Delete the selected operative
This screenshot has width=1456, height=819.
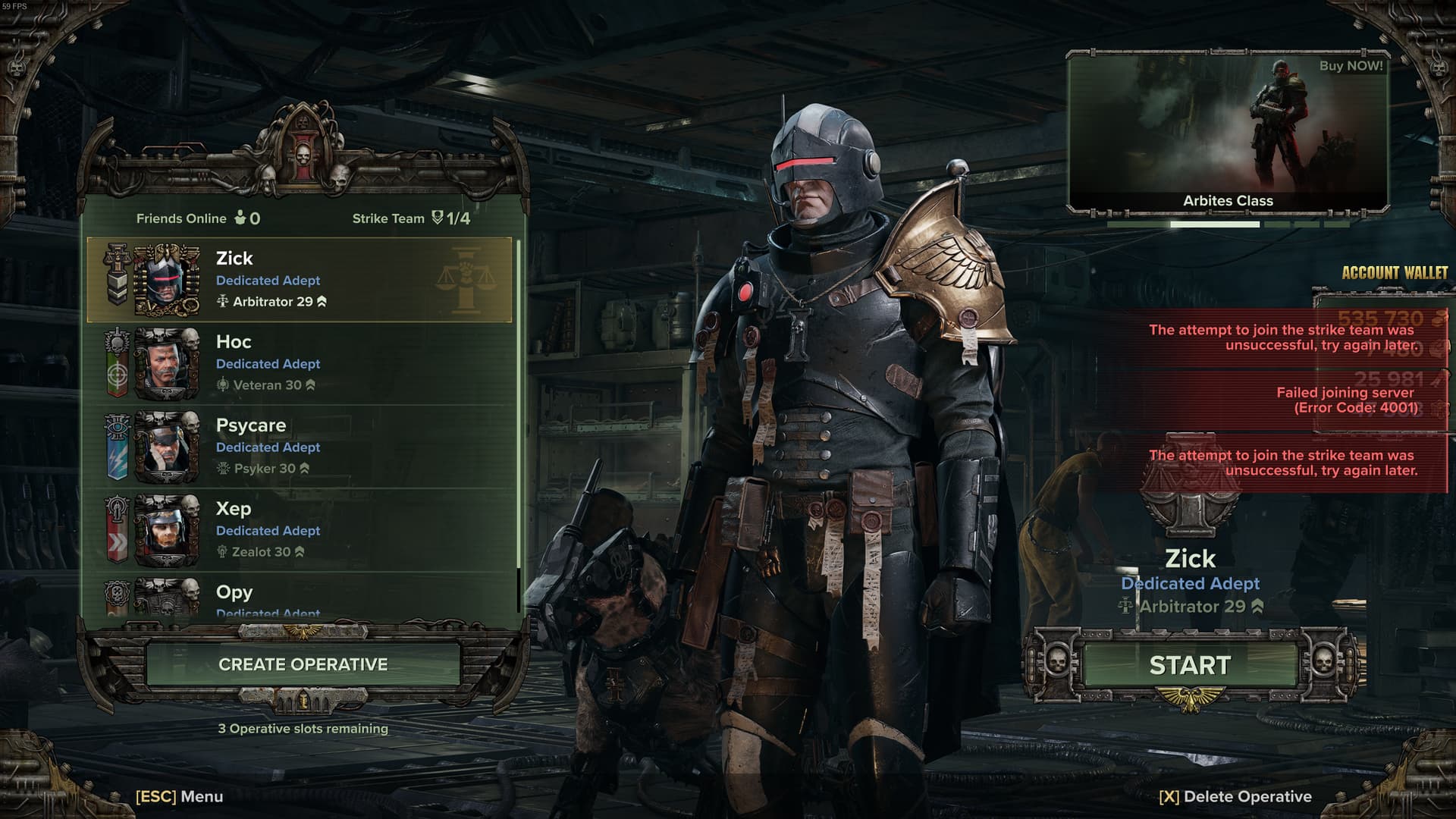tap(1235, 796)
